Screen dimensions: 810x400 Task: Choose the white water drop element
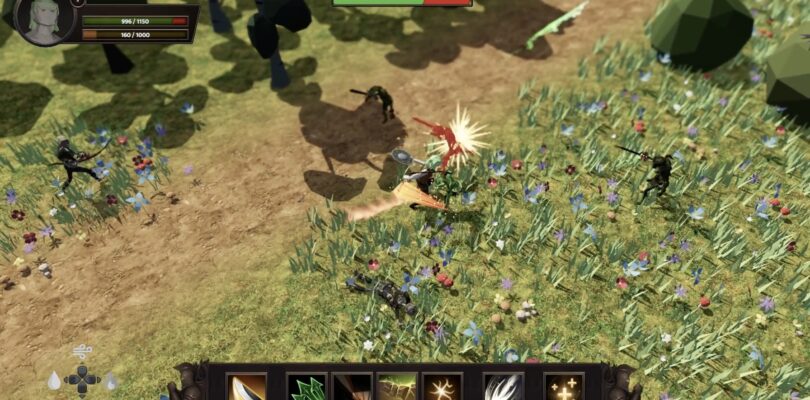pos(53,381)
